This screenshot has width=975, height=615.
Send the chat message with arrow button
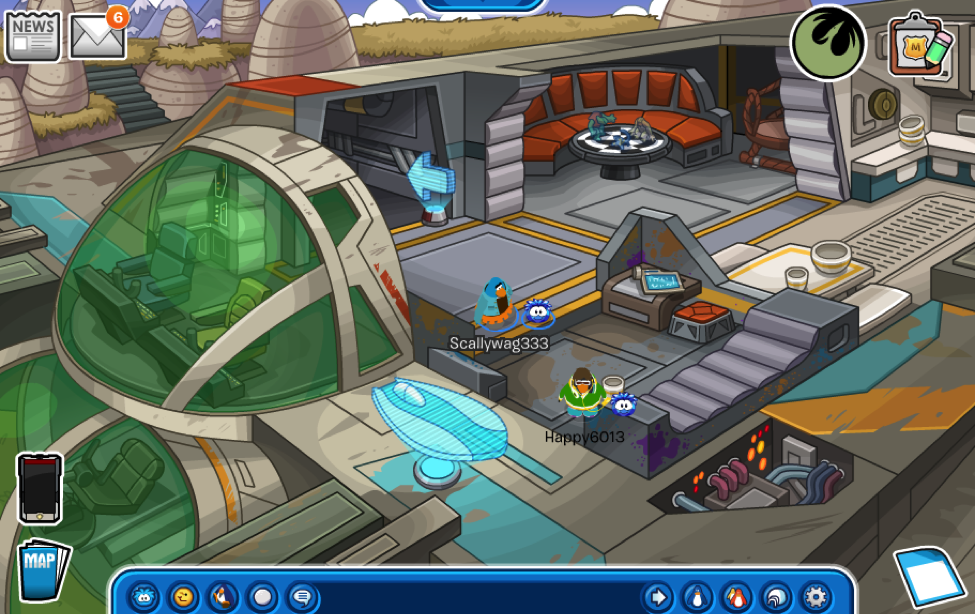coord(657,597)
